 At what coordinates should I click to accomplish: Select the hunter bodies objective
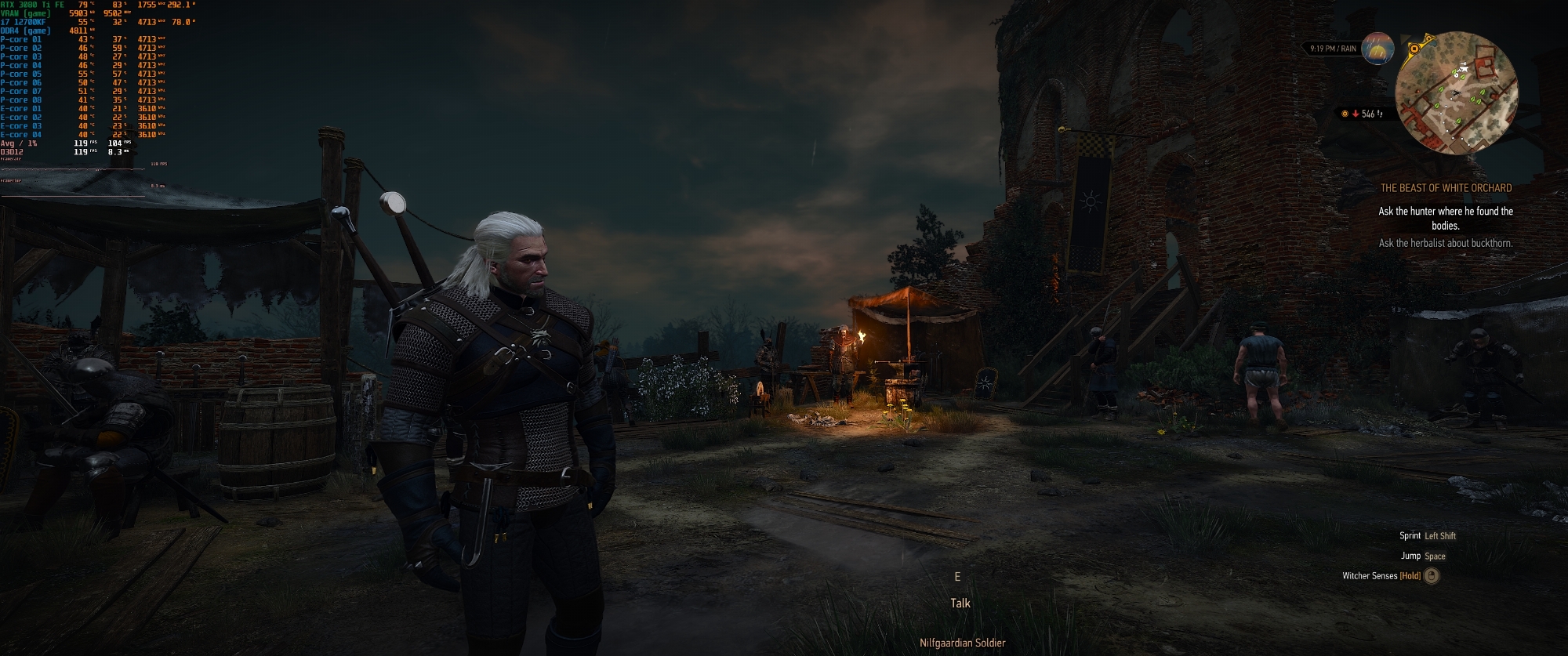point(1446,218)
